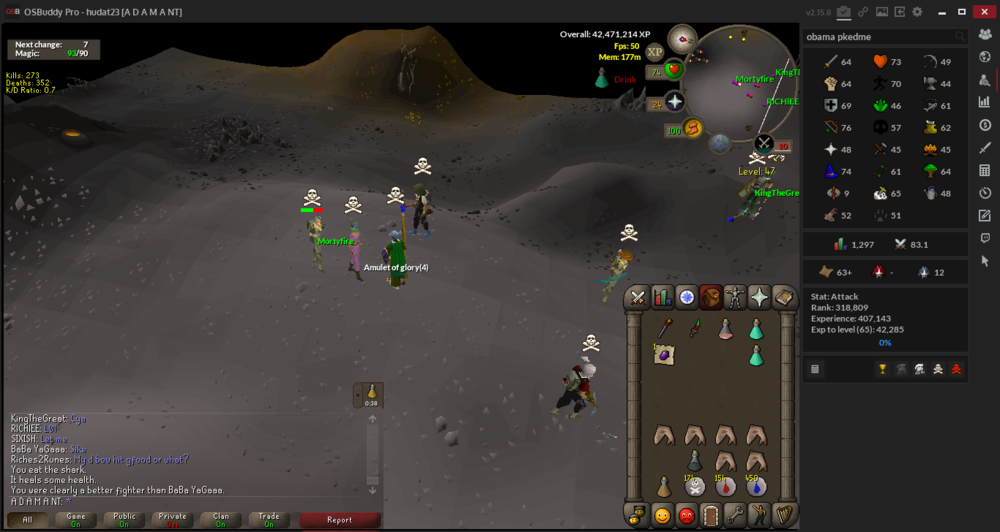Switch to the Skills tab
Screen dimensions: 1000x532
coord(661,297)
